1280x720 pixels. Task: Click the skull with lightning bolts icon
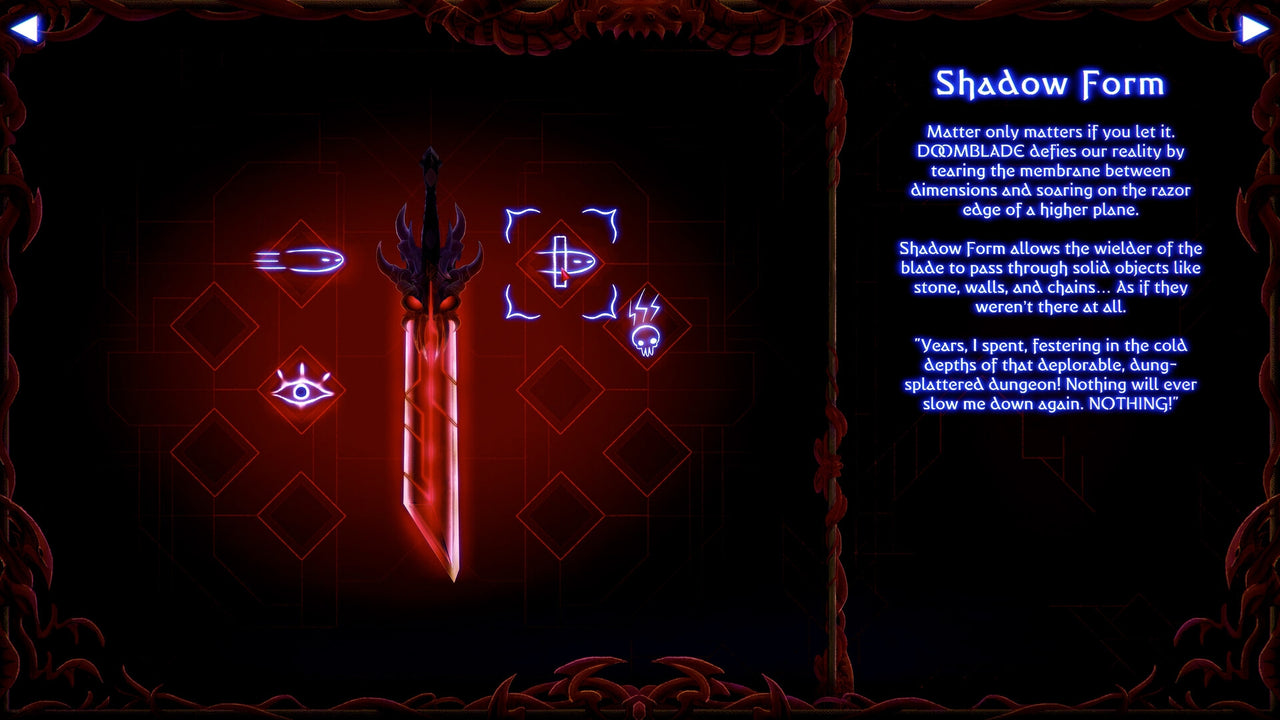click(645, 330)
